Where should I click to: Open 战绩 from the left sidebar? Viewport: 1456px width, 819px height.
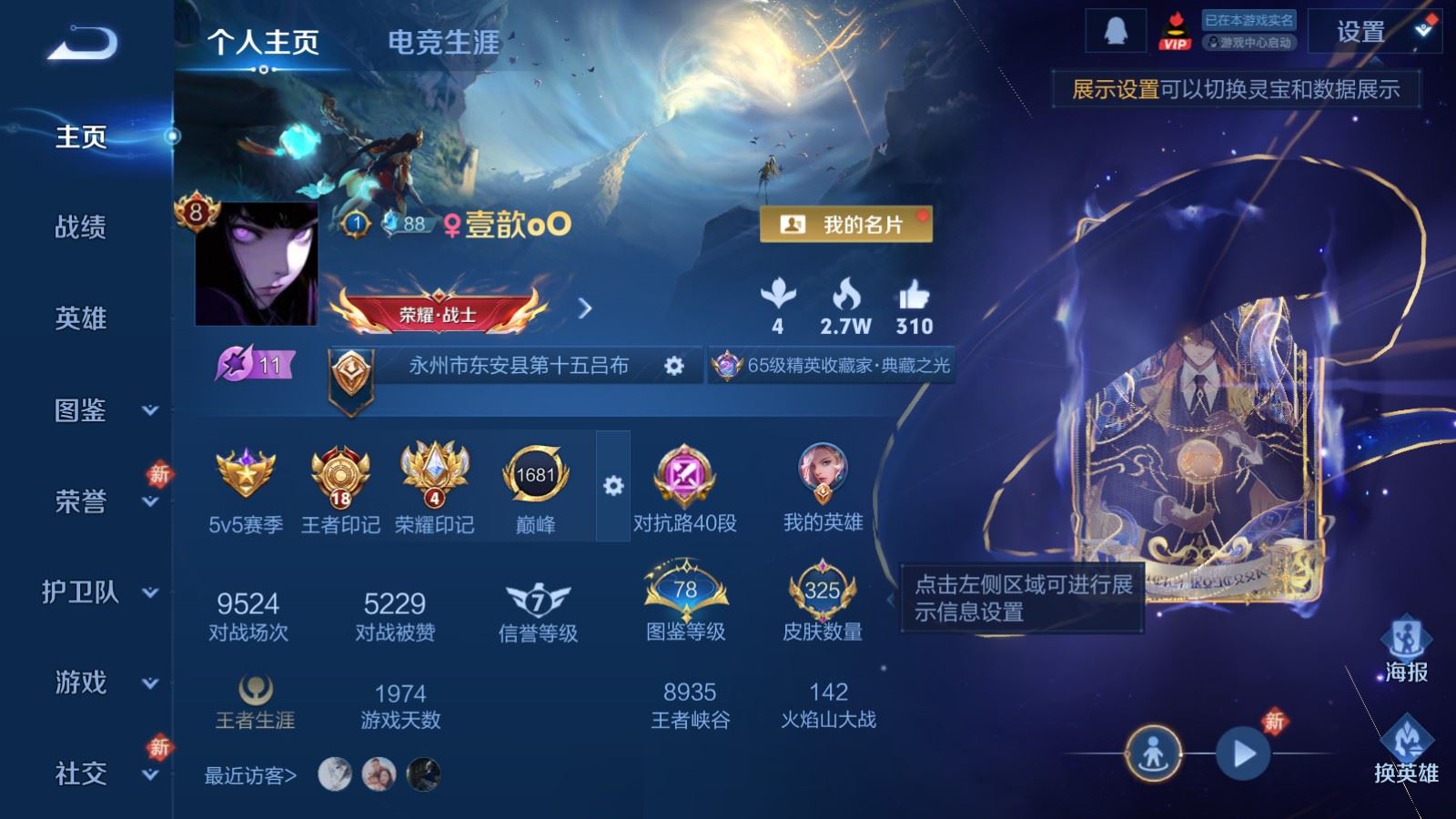coord(80,228)
